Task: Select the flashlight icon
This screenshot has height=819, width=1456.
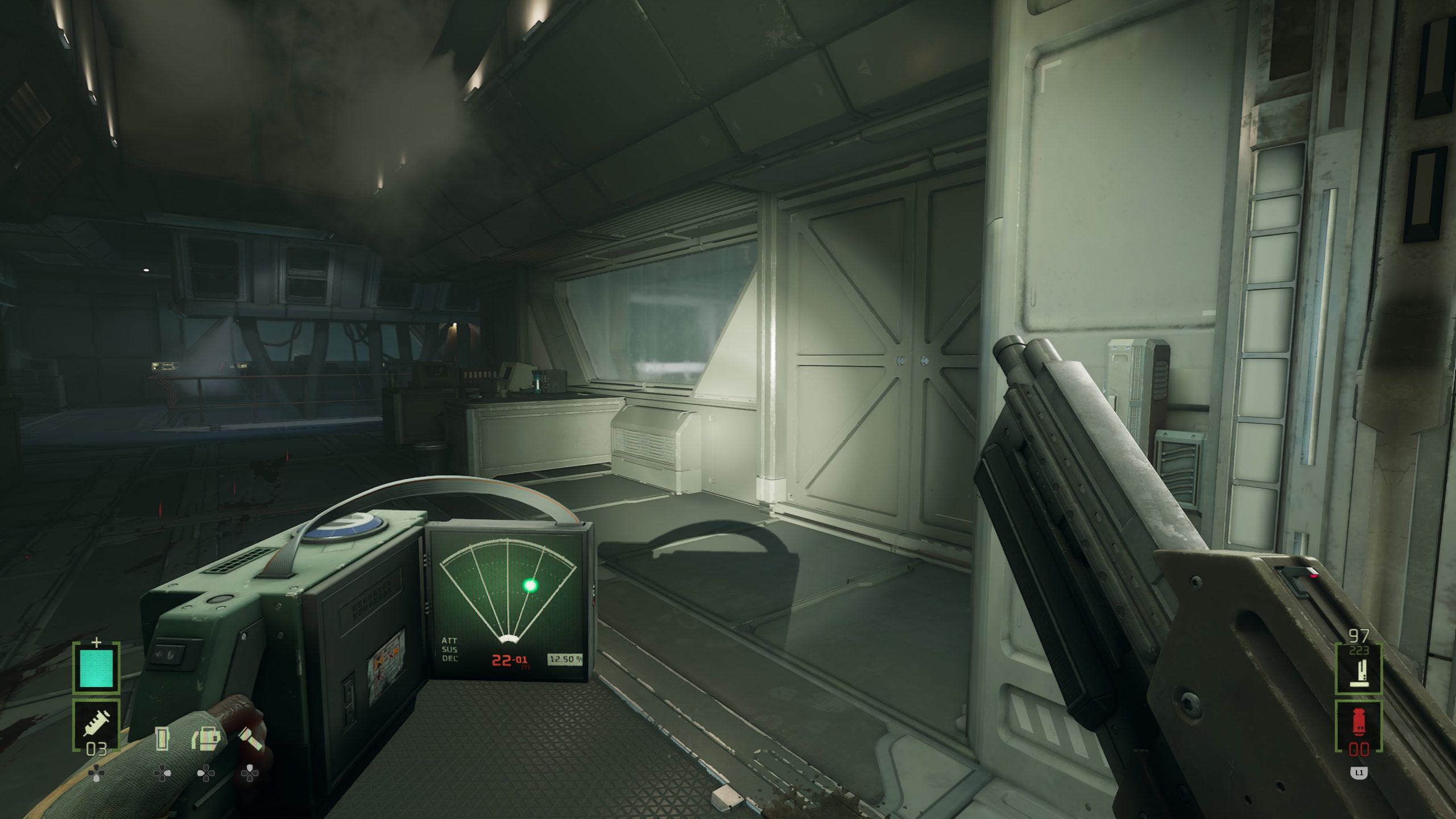Action: (x=250, y=739)
